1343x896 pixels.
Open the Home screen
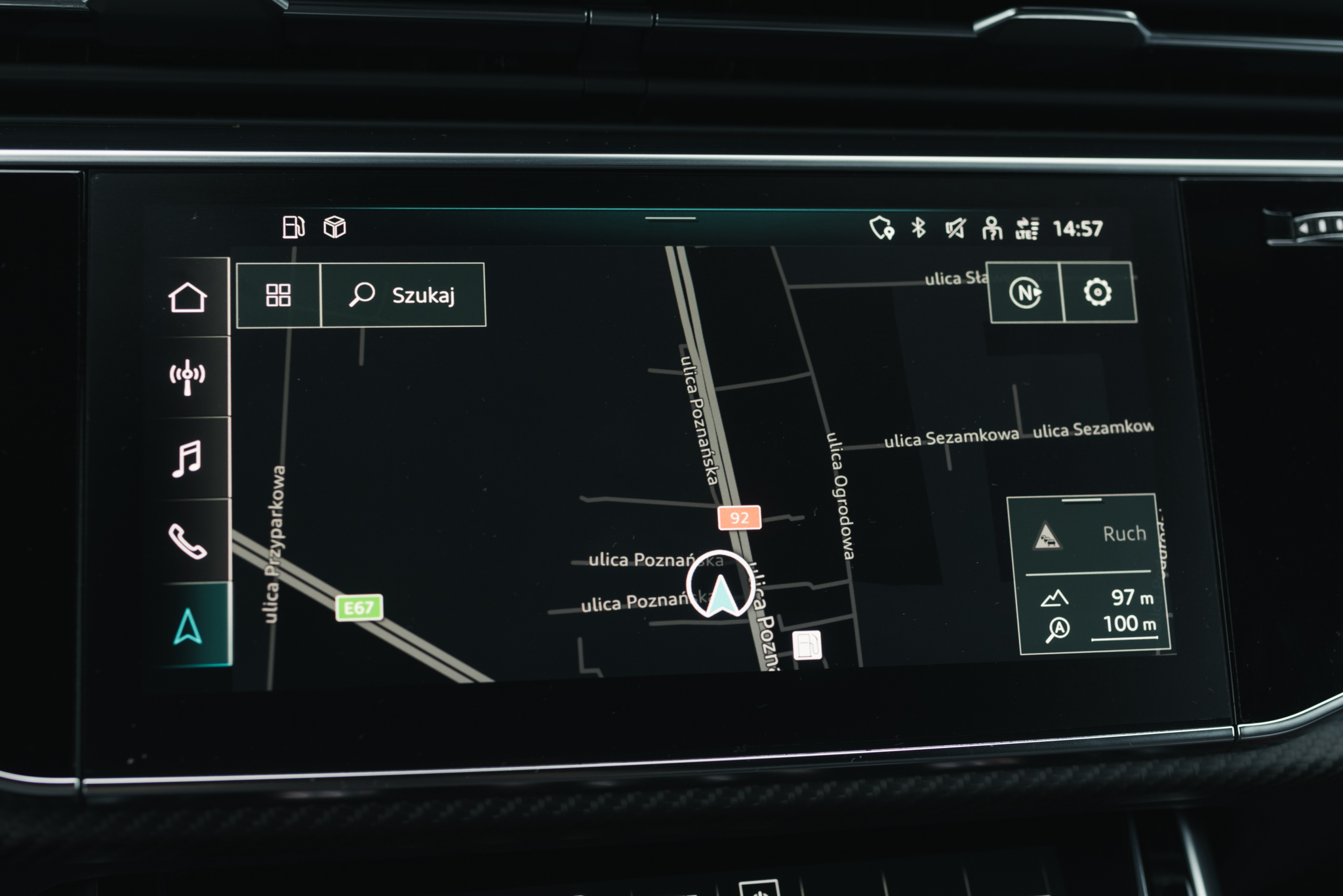[188, 298]
